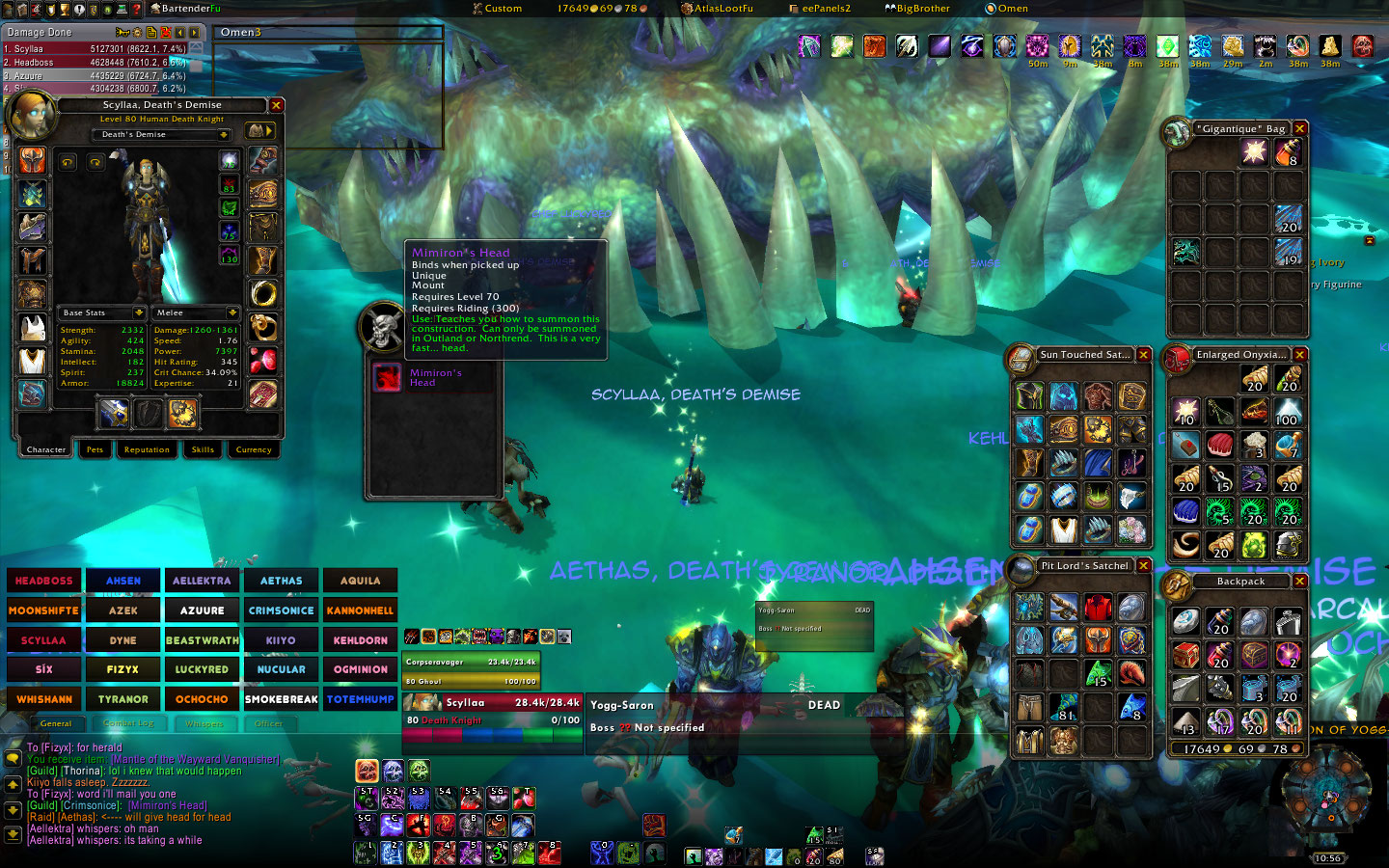The image size is (1389, 868).
Task: Select the HEADBOSS raid frame
Action: pos(44,581)
